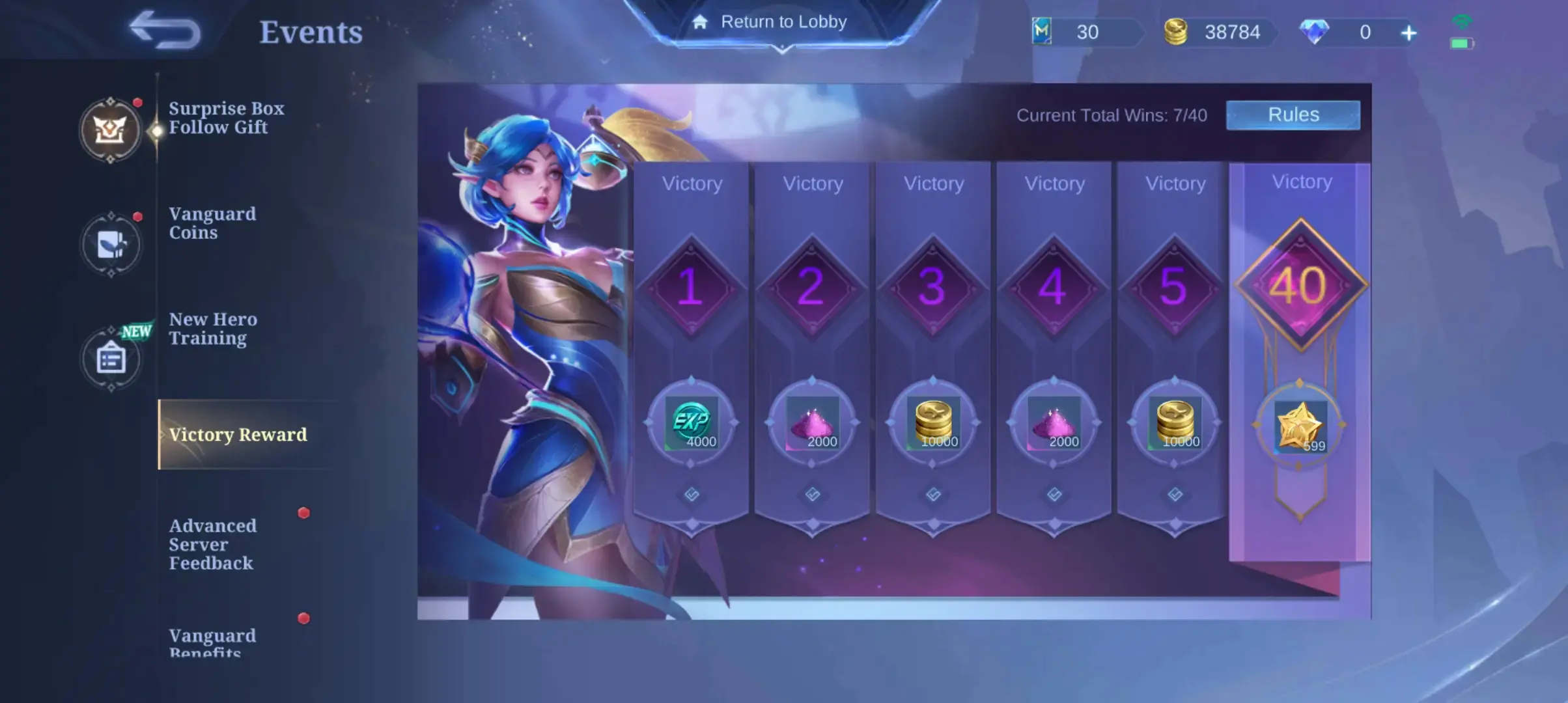The width and height of the screenshot is (1568, 703).
Task: Select the Vanguard Coins leaf icon
Action: 111,244
